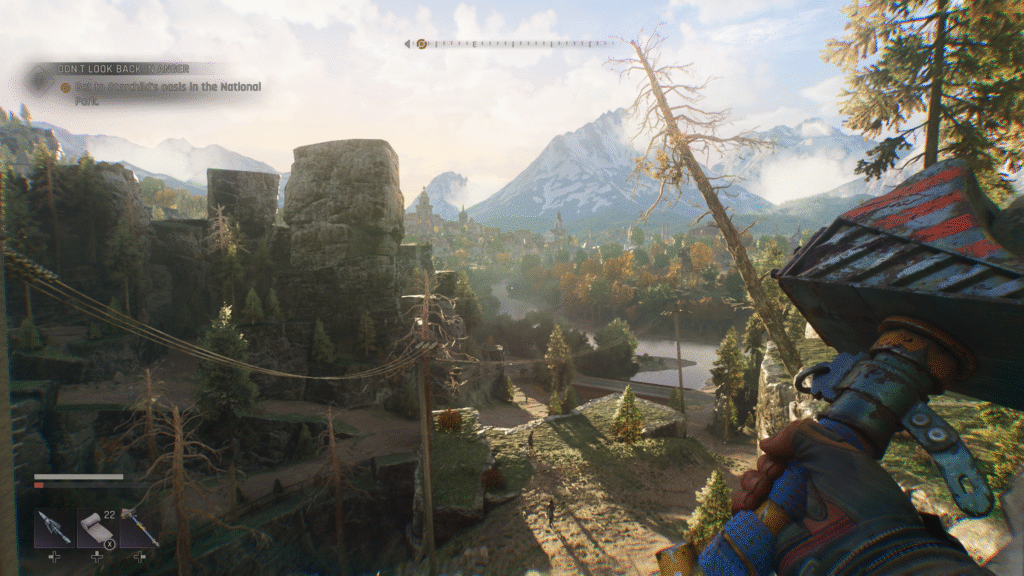Click the orange objective marker on the compass

(x=421, y=44)
